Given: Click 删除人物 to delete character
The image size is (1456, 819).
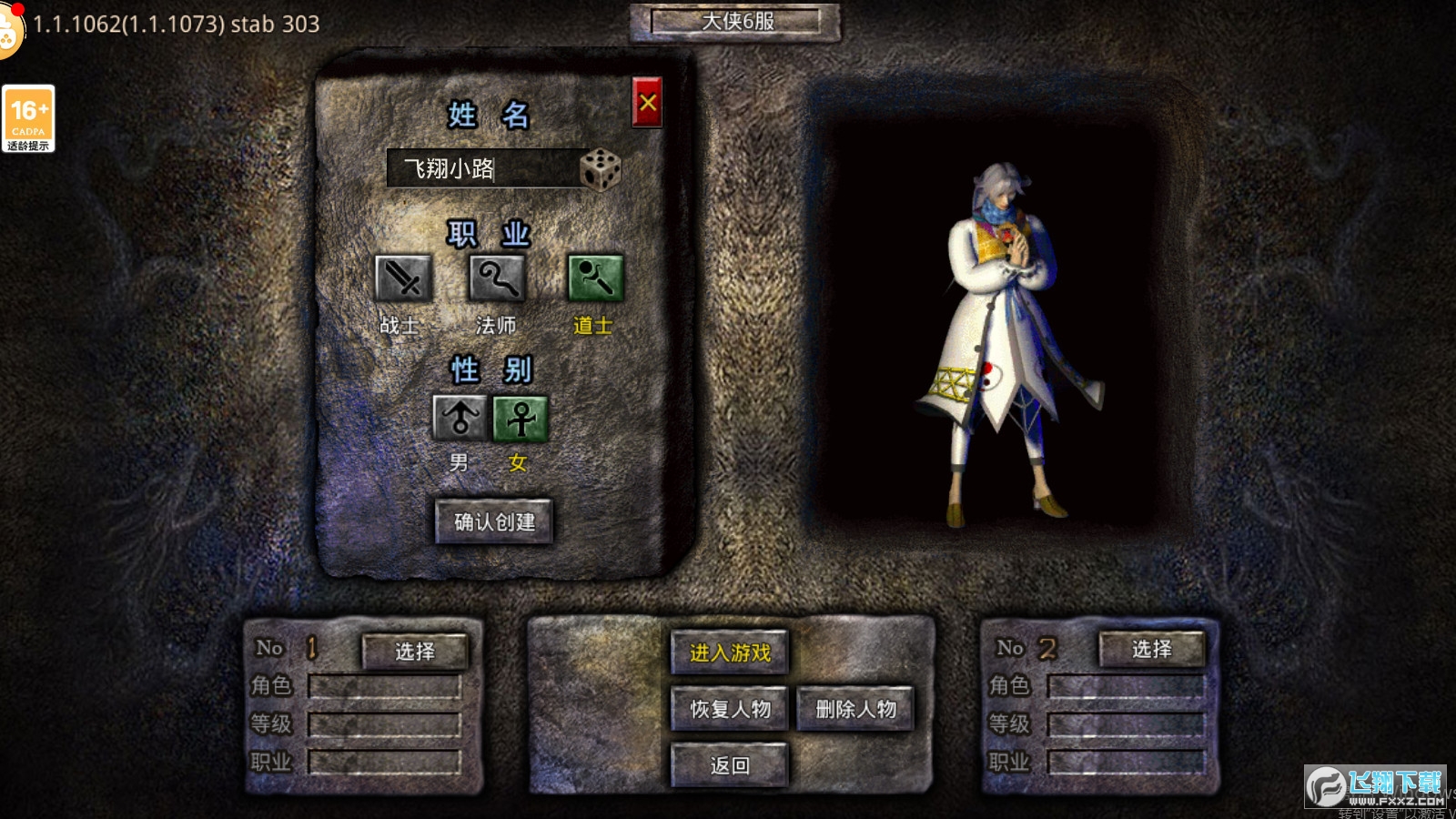Looking at the screenshot, I should 855,709.
